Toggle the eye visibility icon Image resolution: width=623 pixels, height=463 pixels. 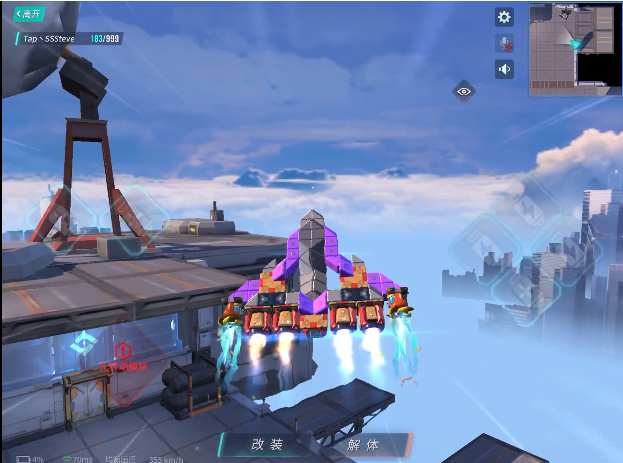(x=464, y=91)
